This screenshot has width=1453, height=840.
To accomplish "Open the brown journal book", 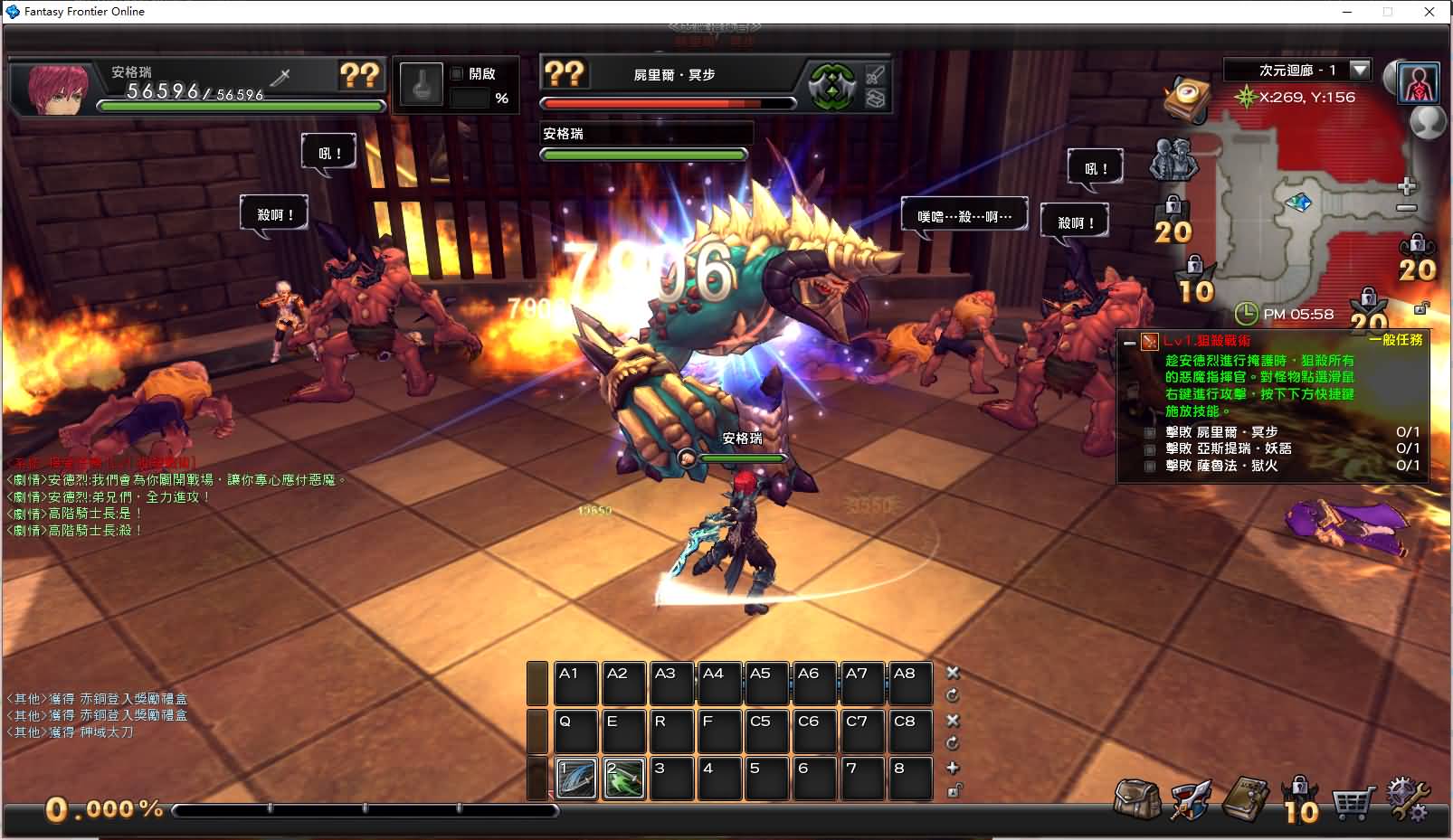I will click(x=1246, y=798).
